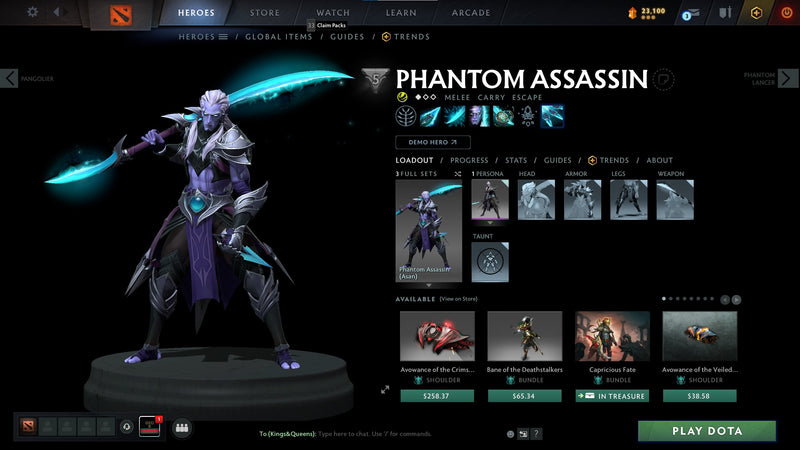Select the Persona loadout slot

tap(490, 200)
